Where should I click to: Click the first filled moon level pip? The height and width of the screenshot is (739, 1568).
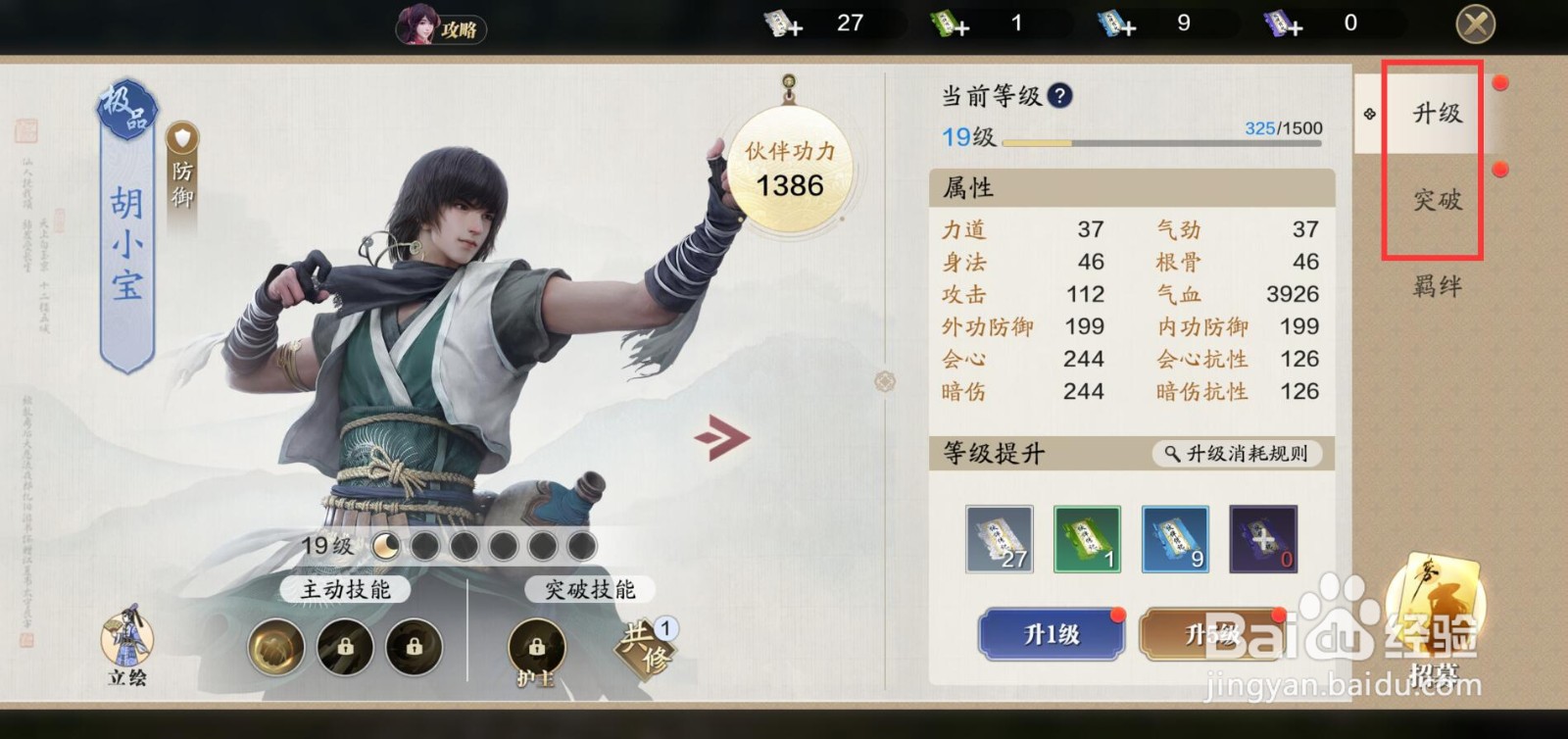click(387, 548)
